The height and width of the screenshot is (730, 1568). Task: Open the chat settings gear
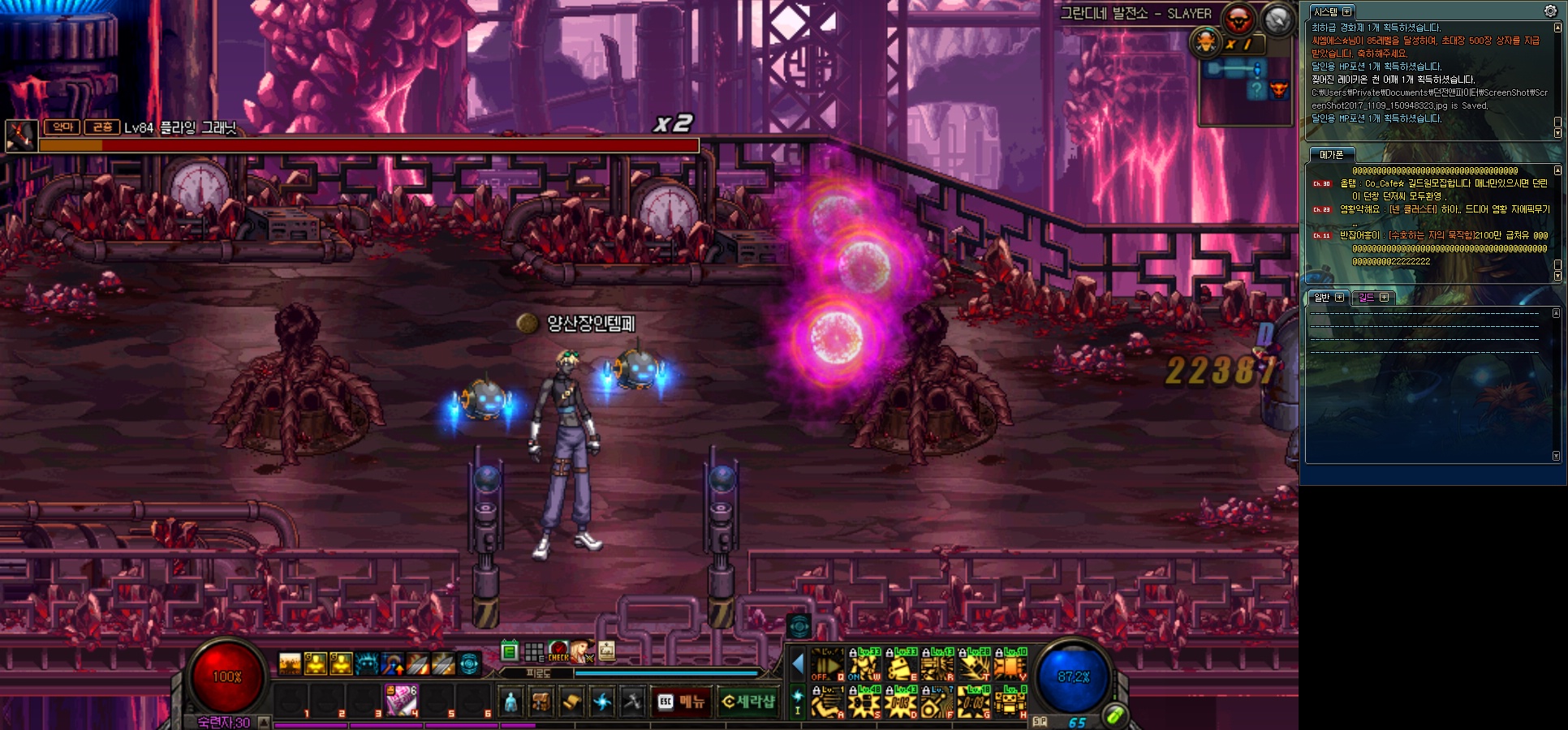[1550, 11]
